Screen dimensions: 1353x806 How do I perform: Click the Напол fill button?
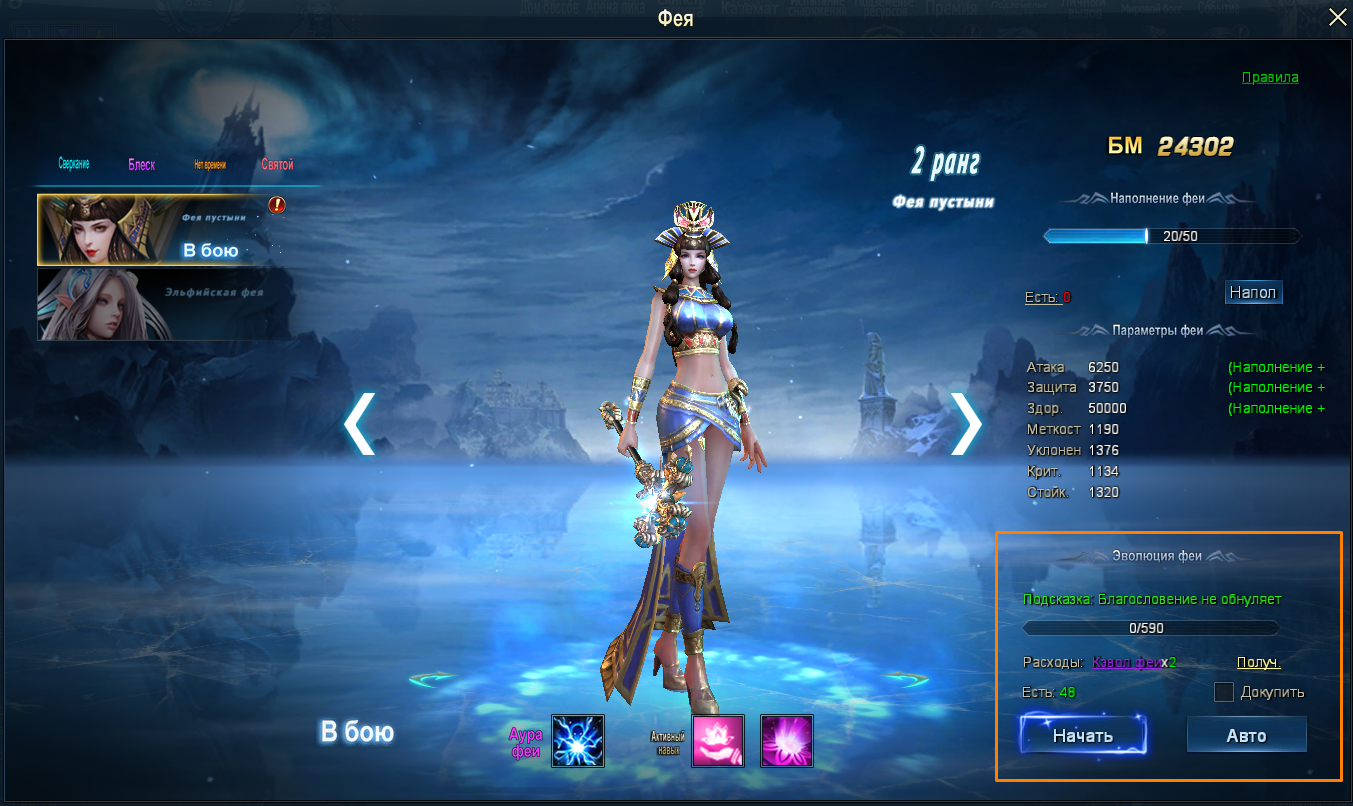[1253, 293]
